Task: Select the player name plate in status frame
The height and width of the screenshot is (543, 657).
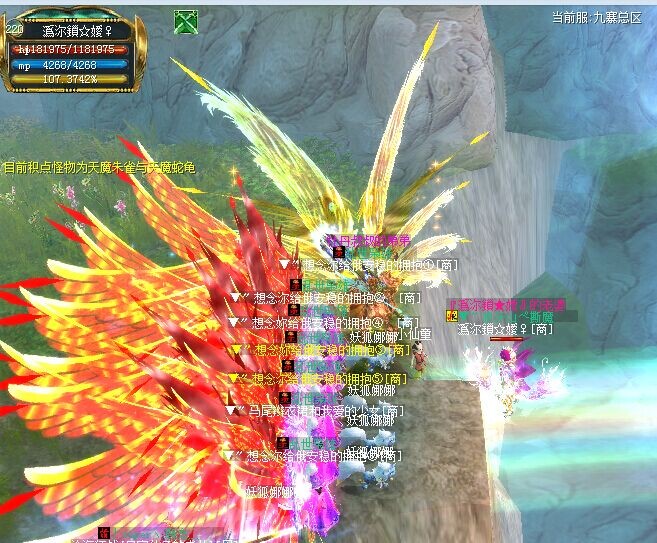Action: pyautogui.click(x=77, y=30)
